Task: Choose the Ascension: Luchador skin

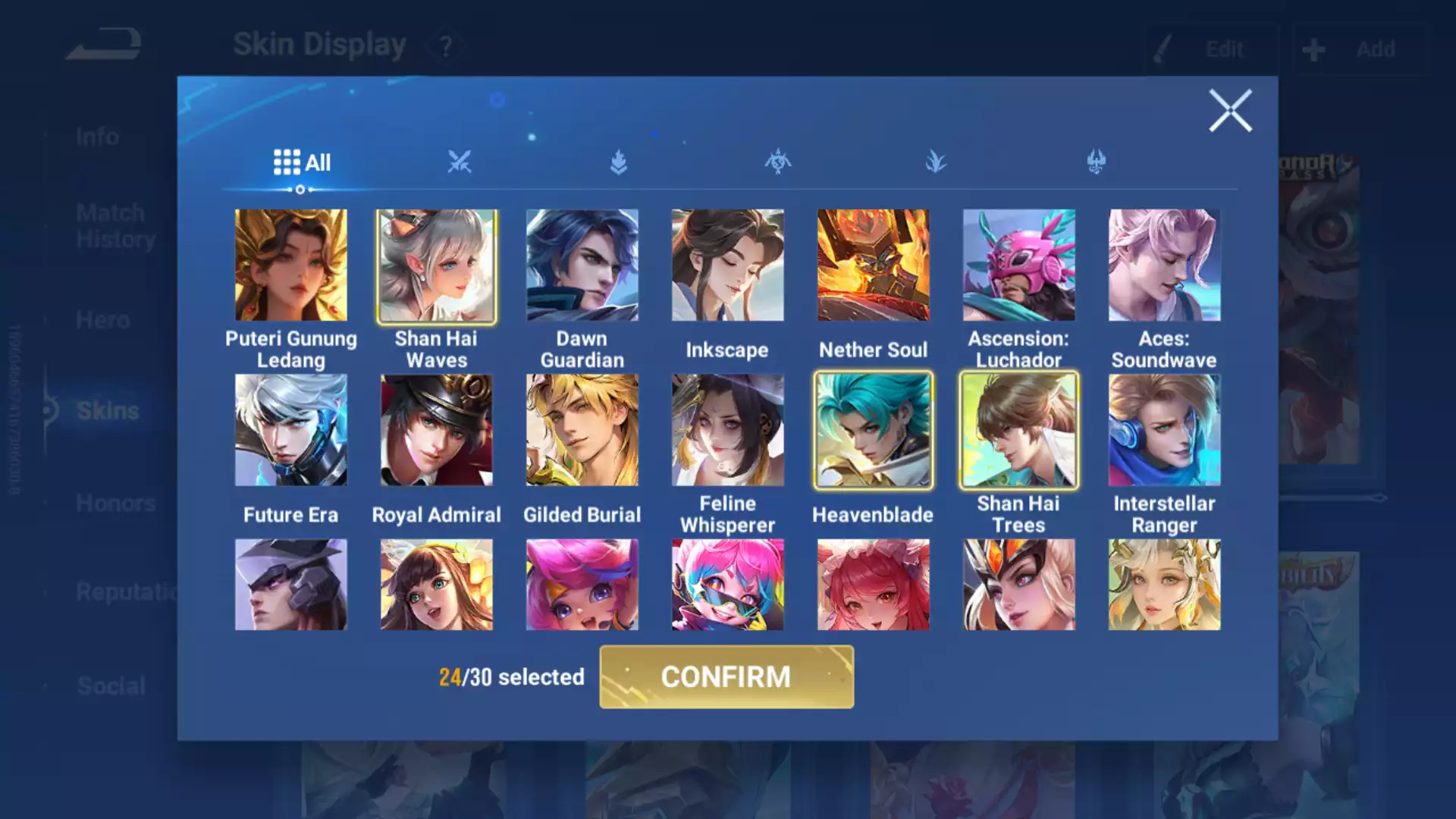Action: click(1019, 265)
